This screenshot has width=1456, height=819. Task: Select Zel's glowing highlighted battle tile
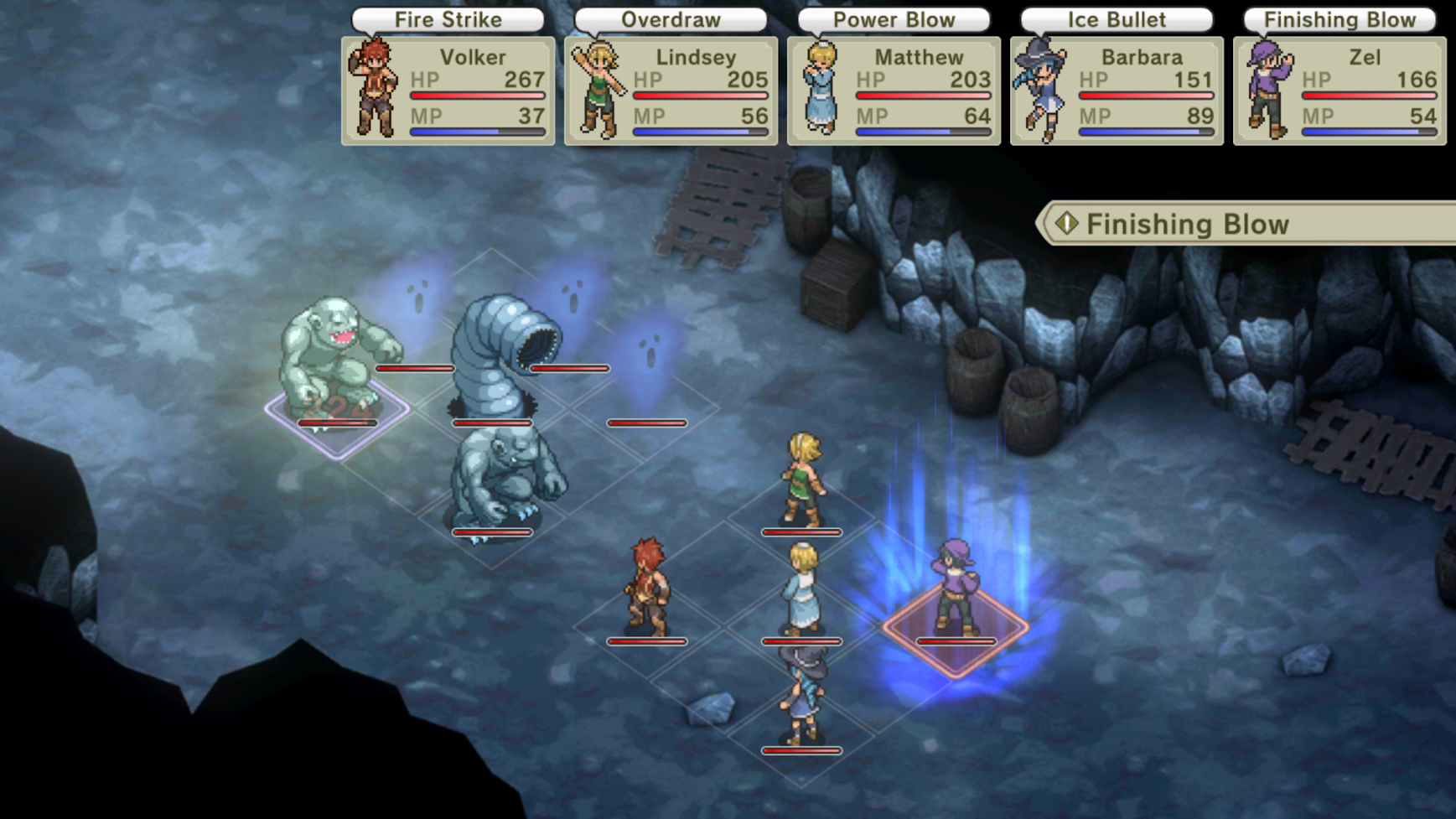[956, 629]
